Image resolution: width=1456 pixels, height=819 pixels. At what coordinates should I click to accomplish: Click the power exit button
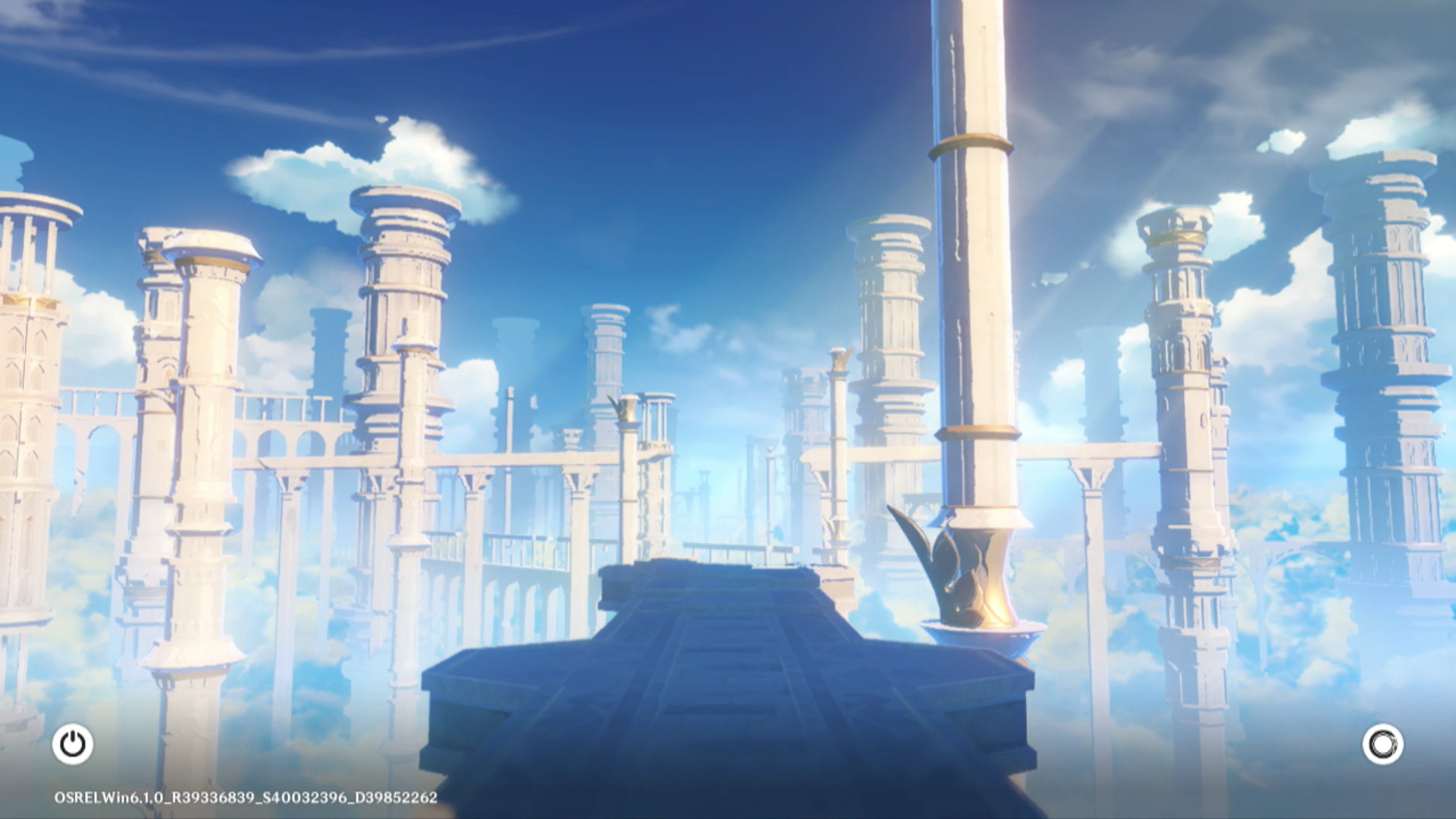73,744
